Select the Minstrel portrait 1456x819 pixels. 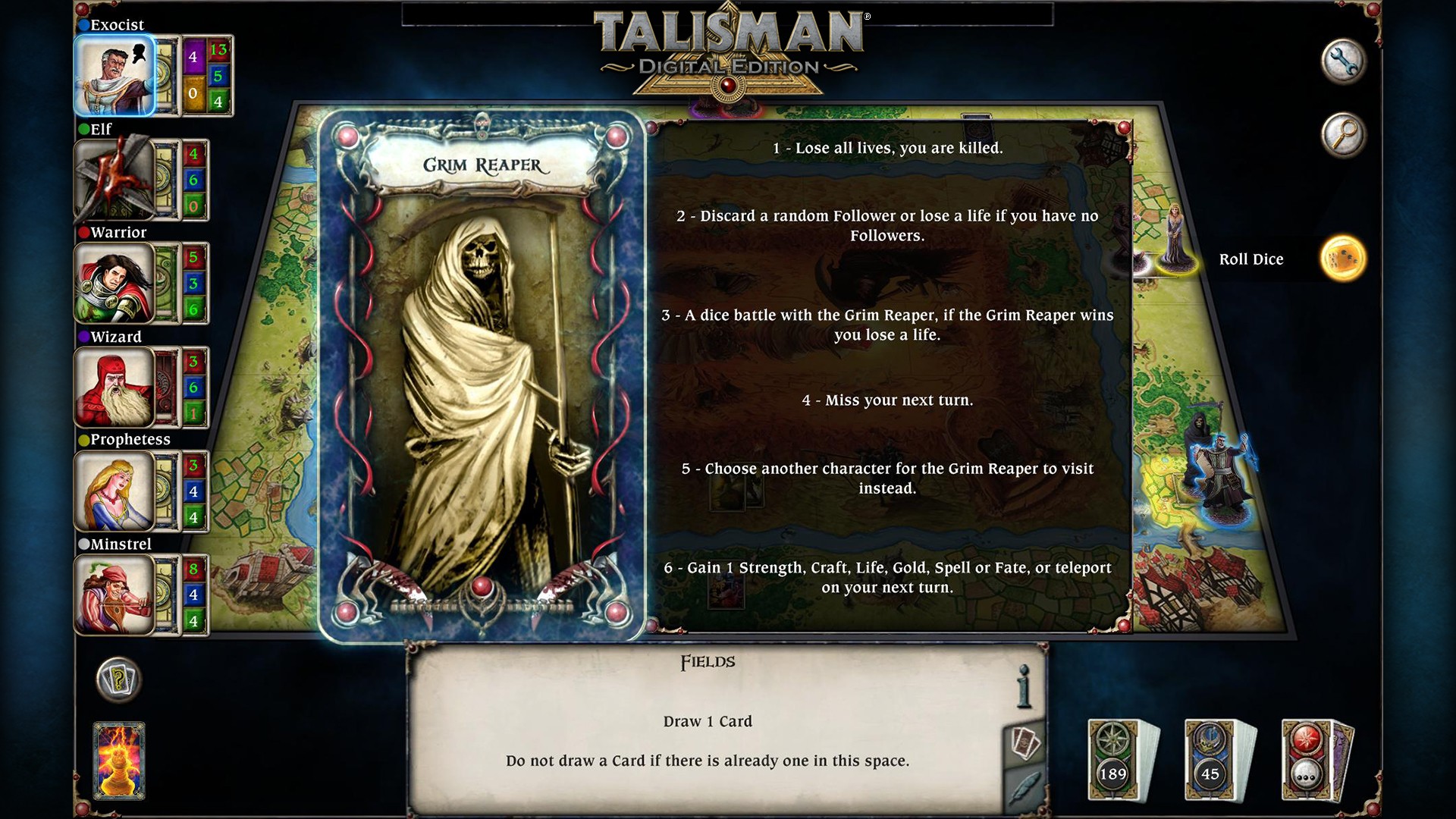pos(115,595)
